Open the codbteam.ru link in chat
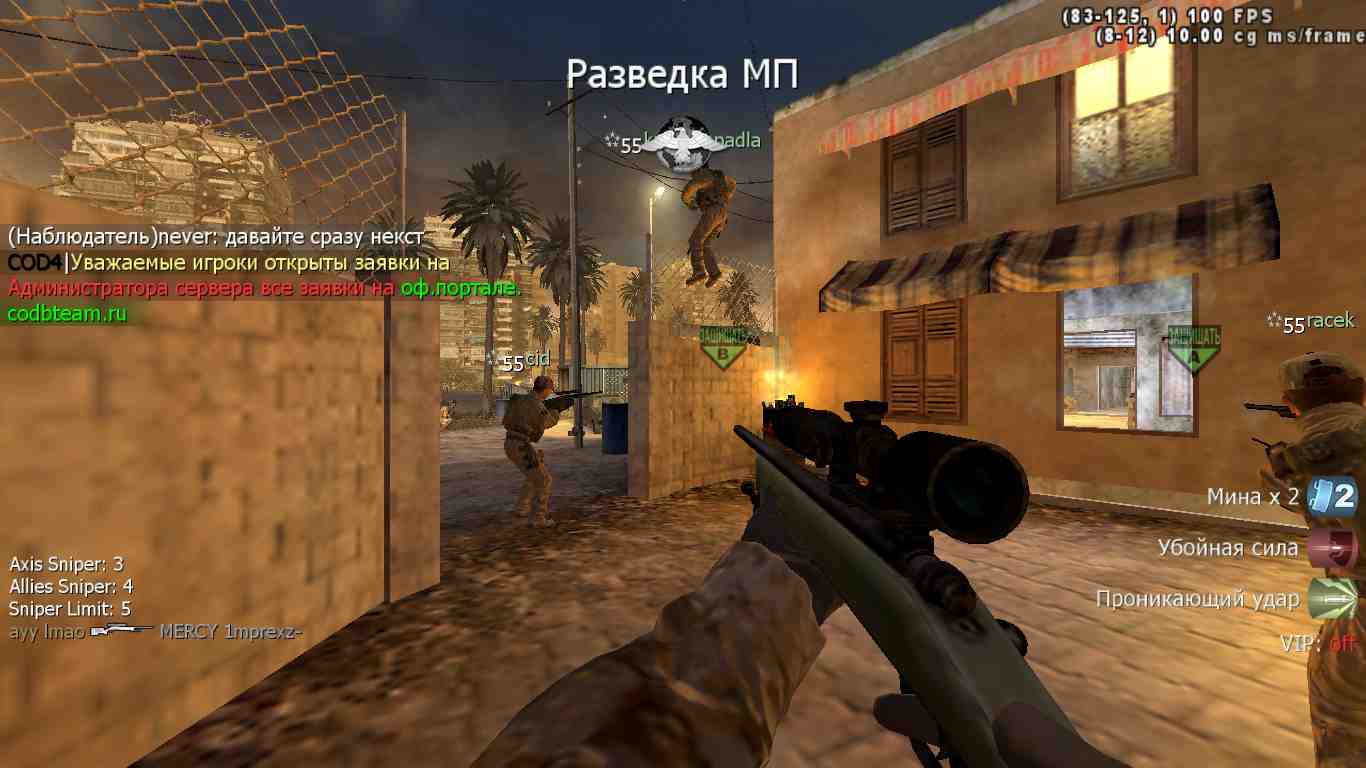Image resolution: width=1366 pixels, height=768 pixels. coord(67,313)
